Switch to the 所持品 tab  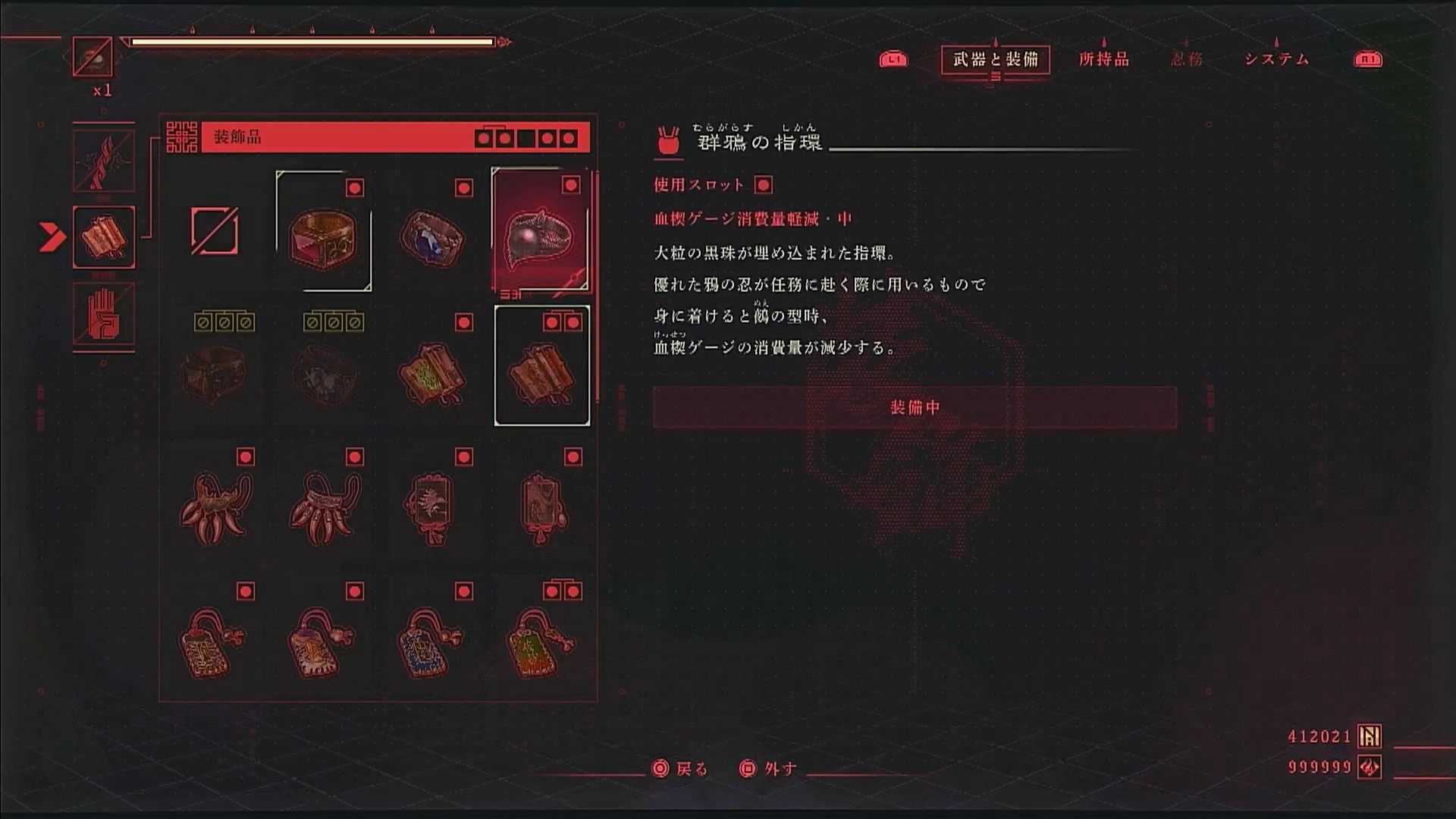click(x=1103, y=59)
